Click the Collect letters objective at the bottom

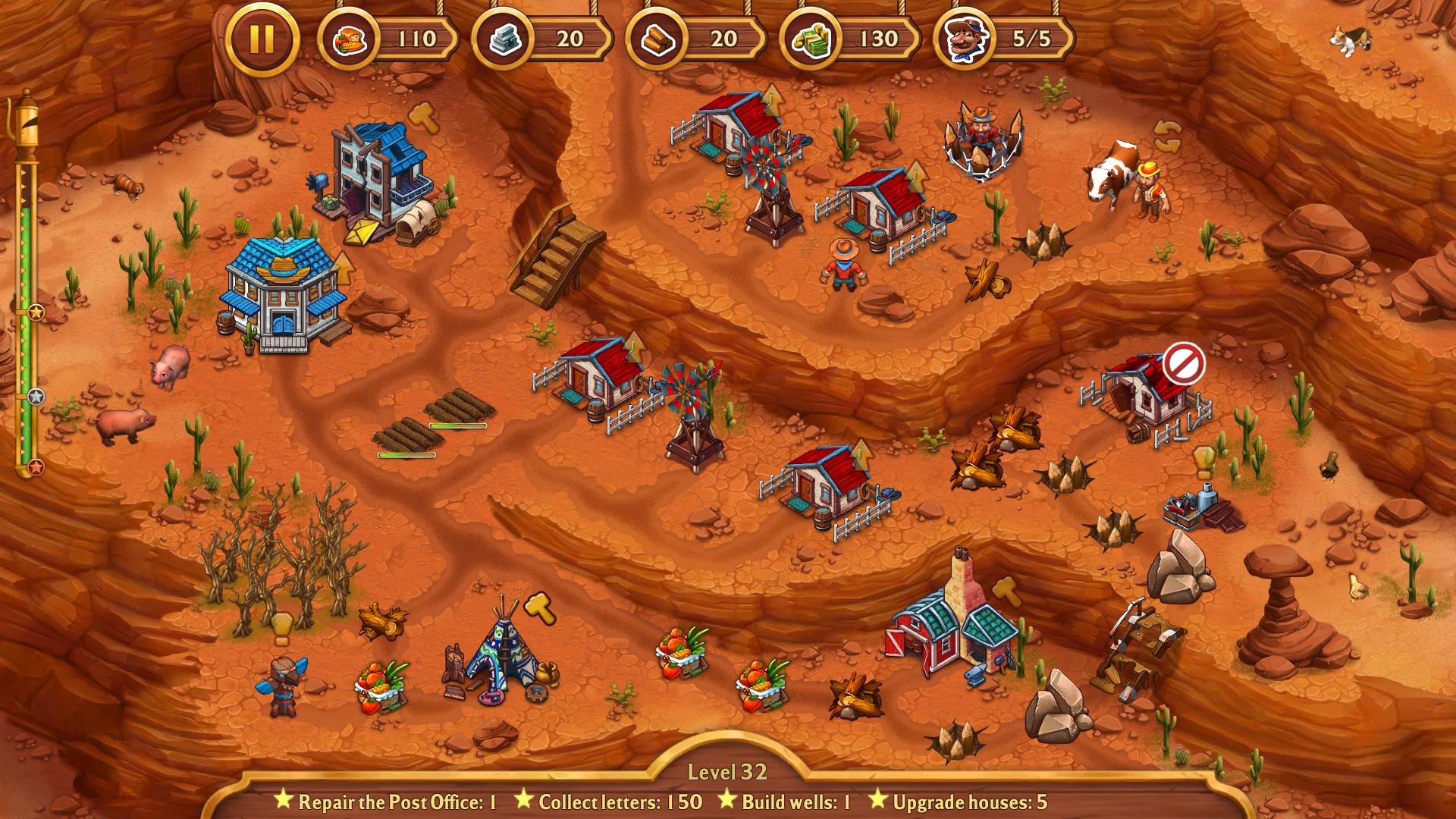click(x=614, y=799)
